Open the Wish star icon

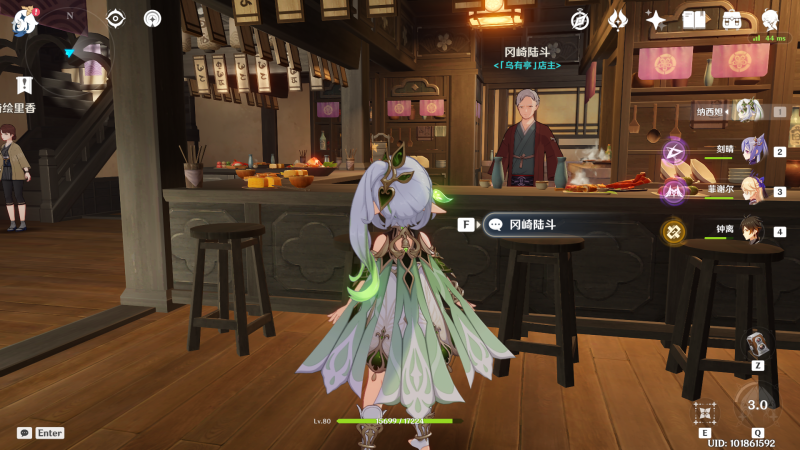click(x=656, y=20)
